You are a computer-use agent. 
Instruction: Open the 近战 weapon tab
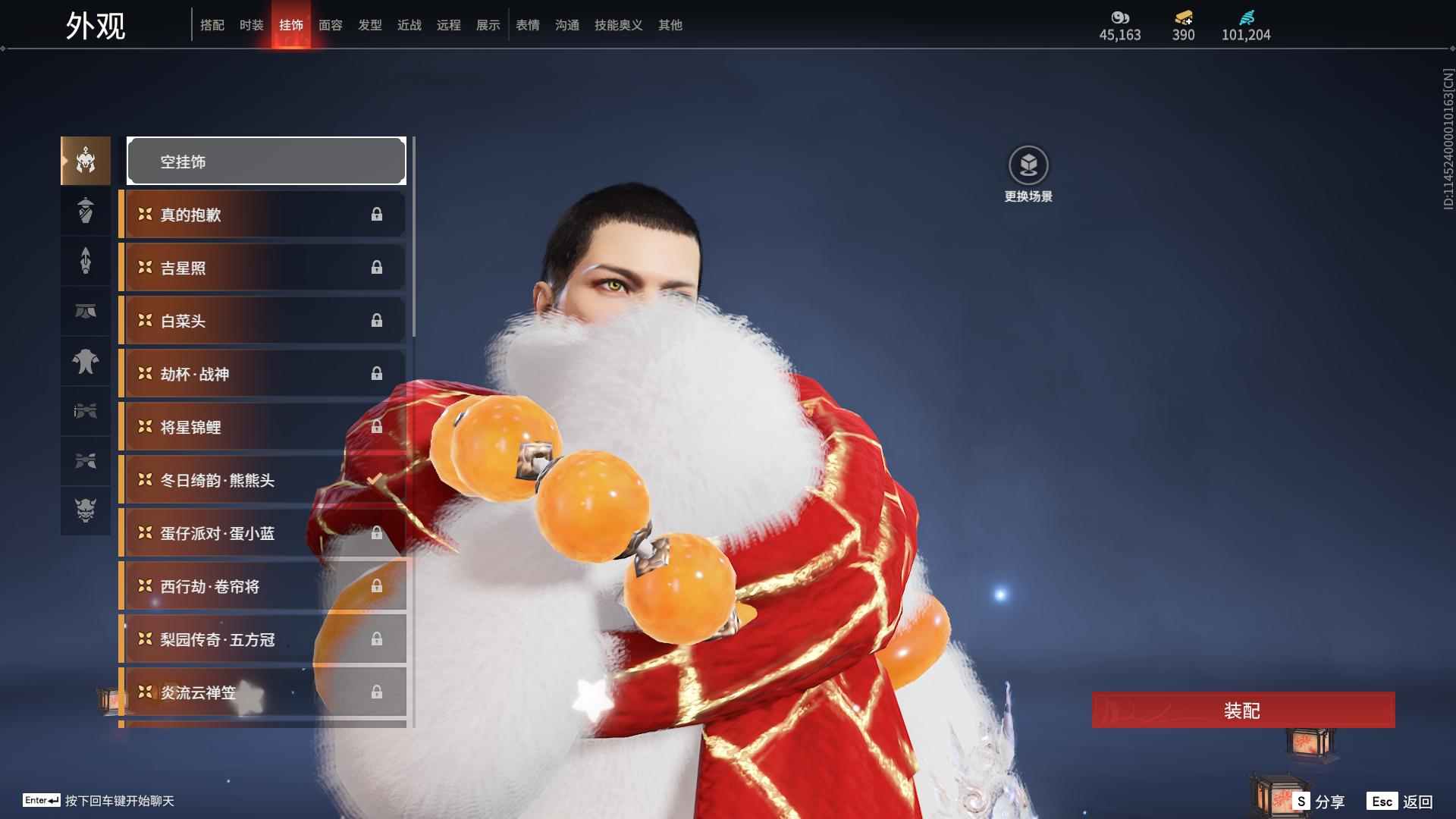click(409, 25)
